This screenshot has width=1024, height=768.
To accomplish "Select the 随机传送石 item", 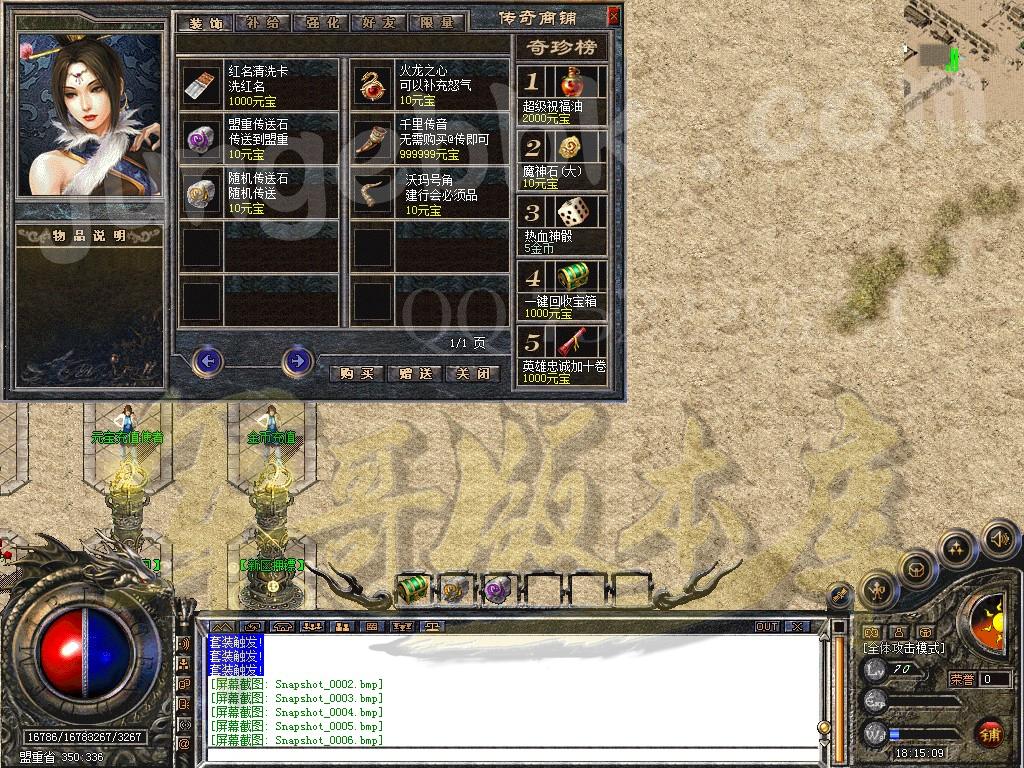I will [201, 195].
